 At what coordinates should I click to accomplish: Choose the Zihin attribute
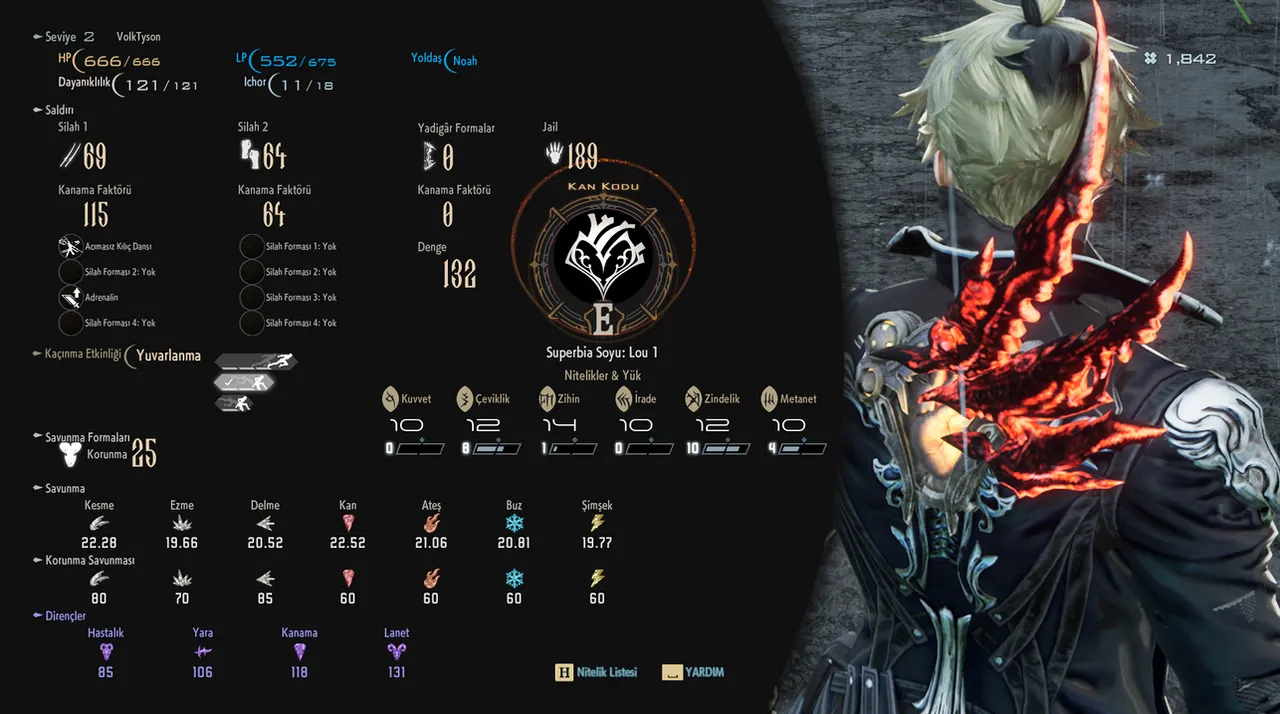point(560,399)
